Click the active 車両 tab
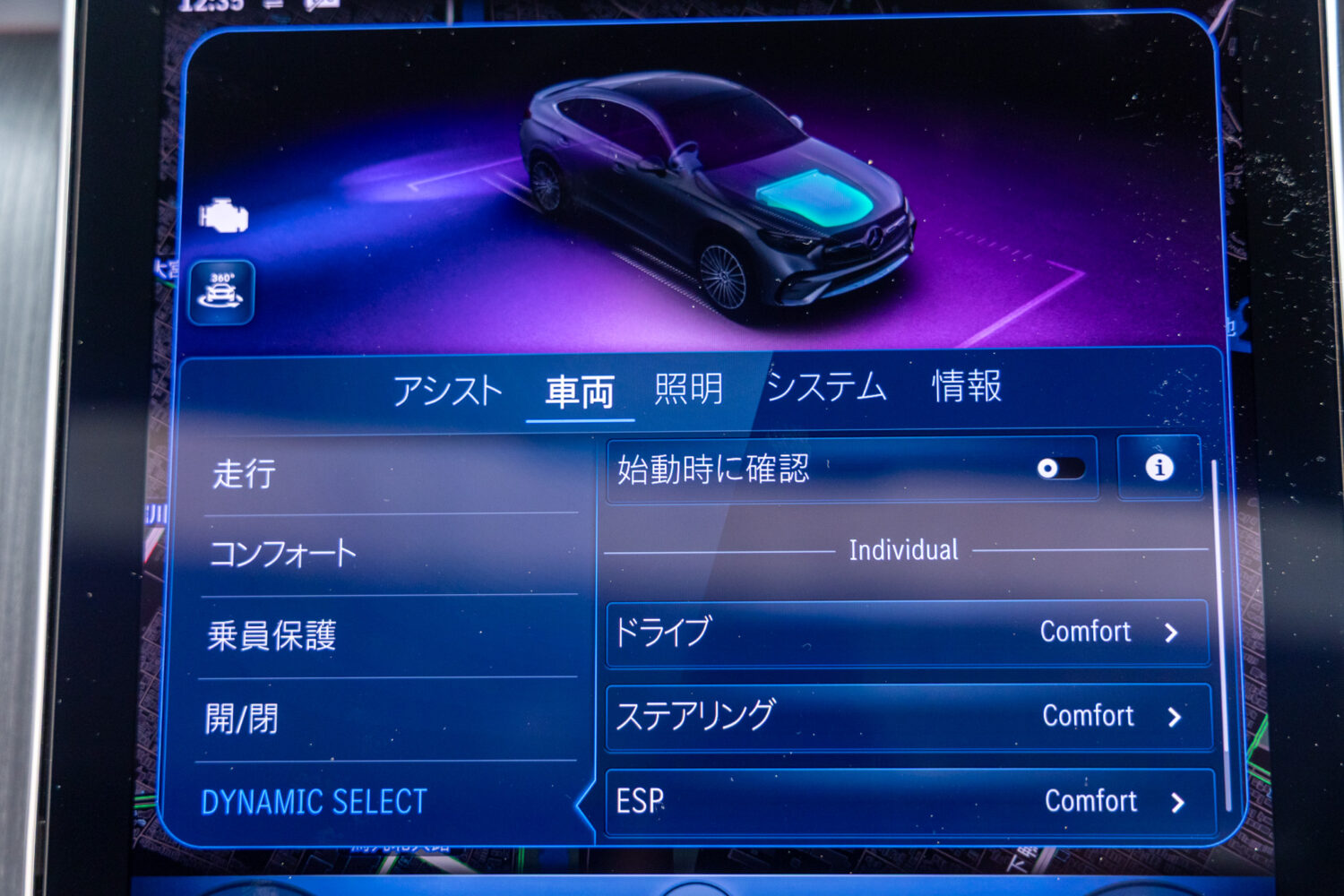 (578, 389)
